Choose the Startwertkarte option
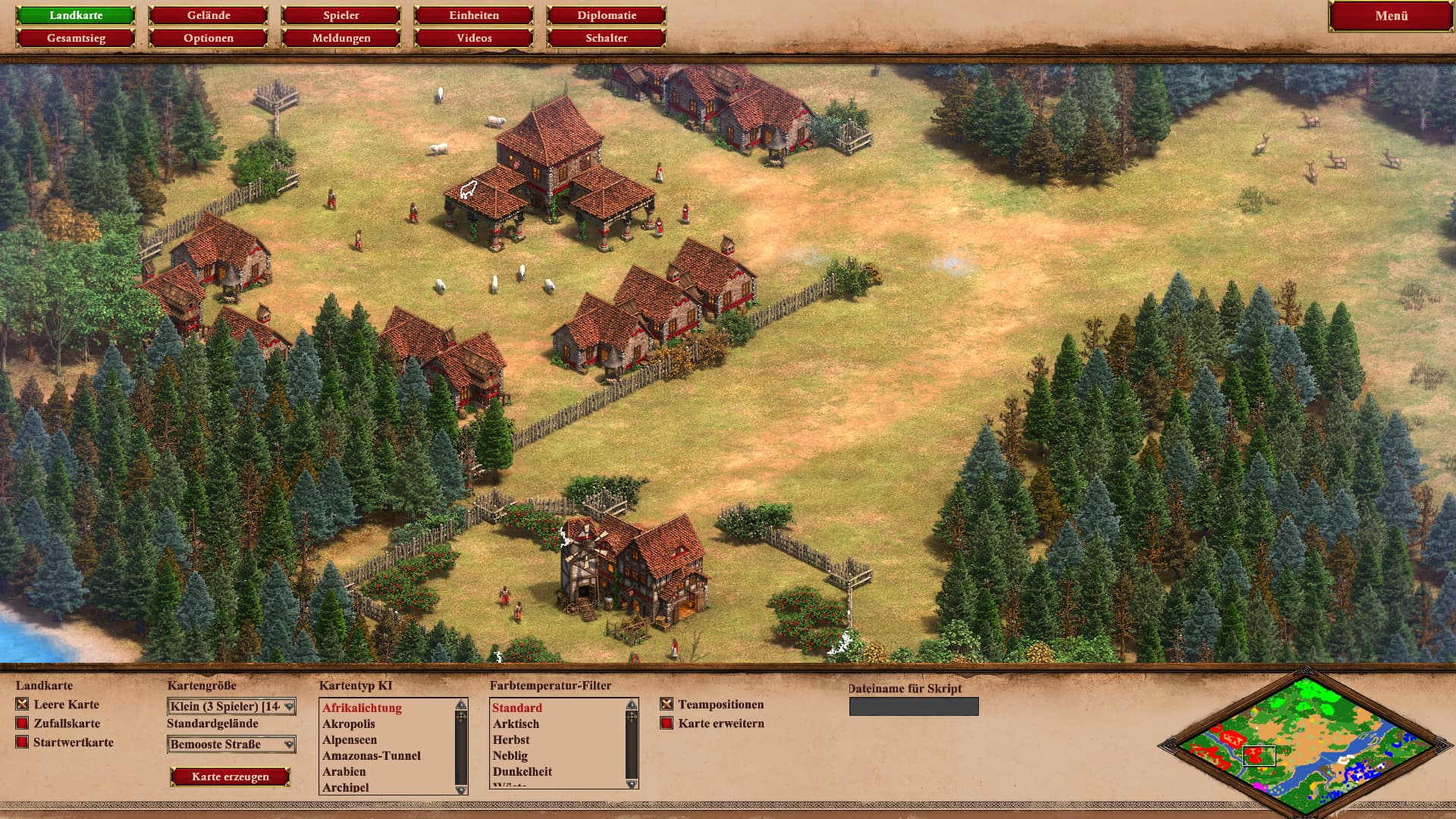Screen dimensions: 1456x819 [22, 742]
